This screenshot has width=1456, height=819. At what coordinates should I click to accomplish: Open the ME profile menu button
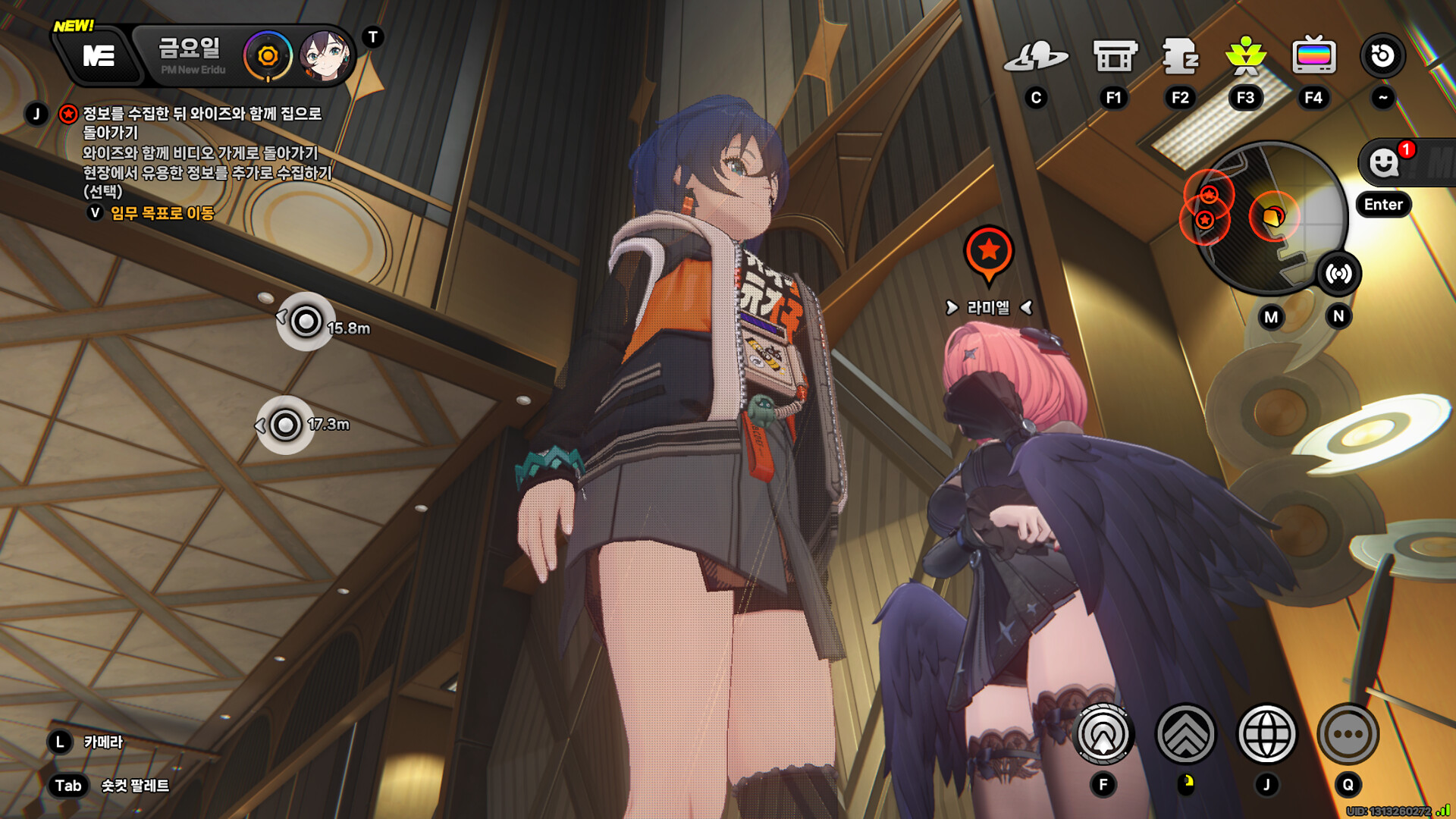[x=99, y=55]
